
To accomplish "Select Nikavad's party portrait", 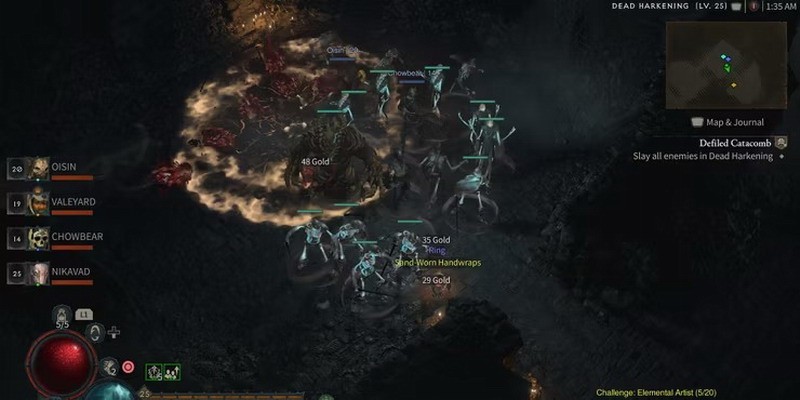I will click(38, 273).
